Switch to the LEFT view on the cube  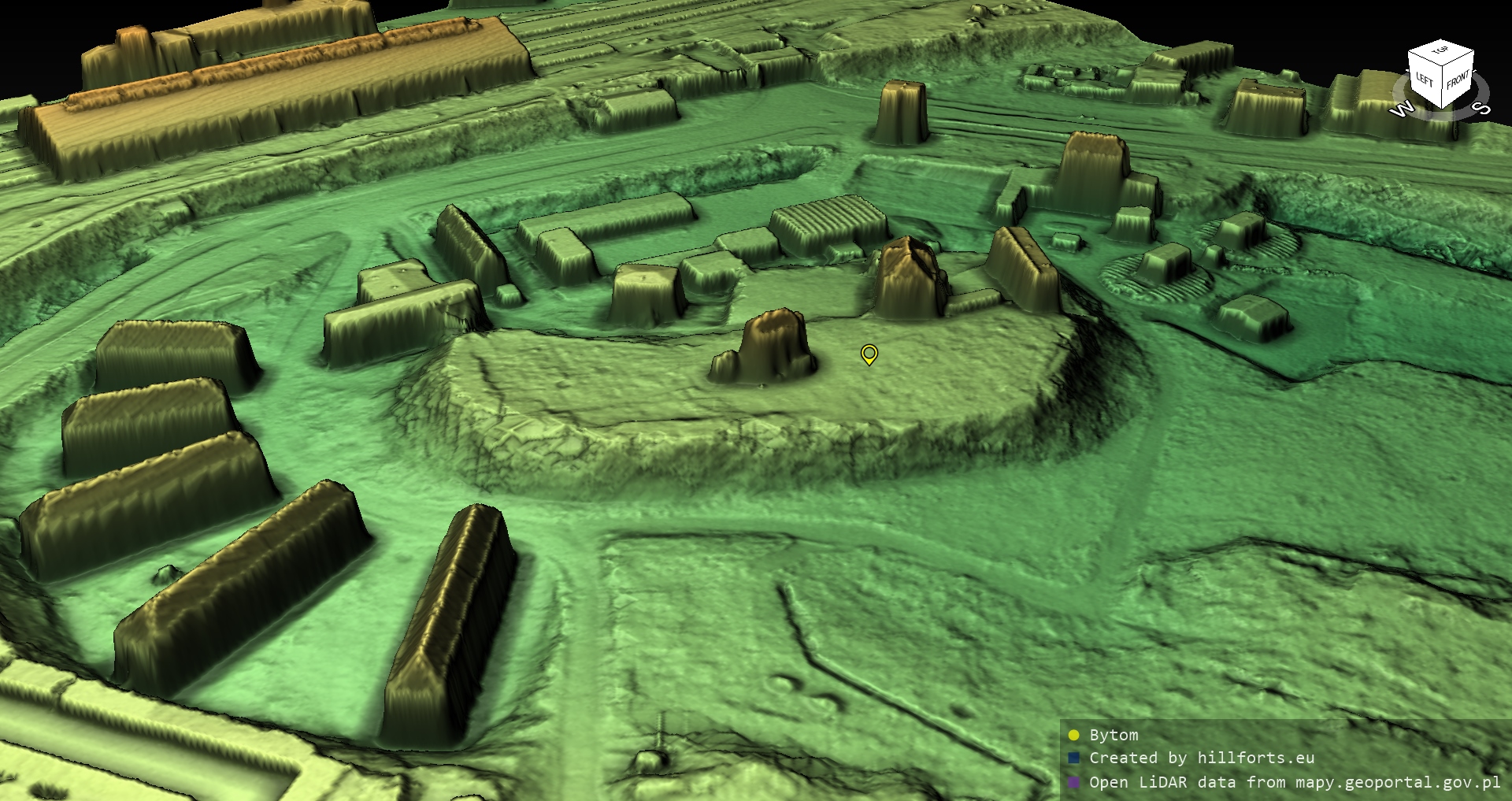[x=1425, y=80]
